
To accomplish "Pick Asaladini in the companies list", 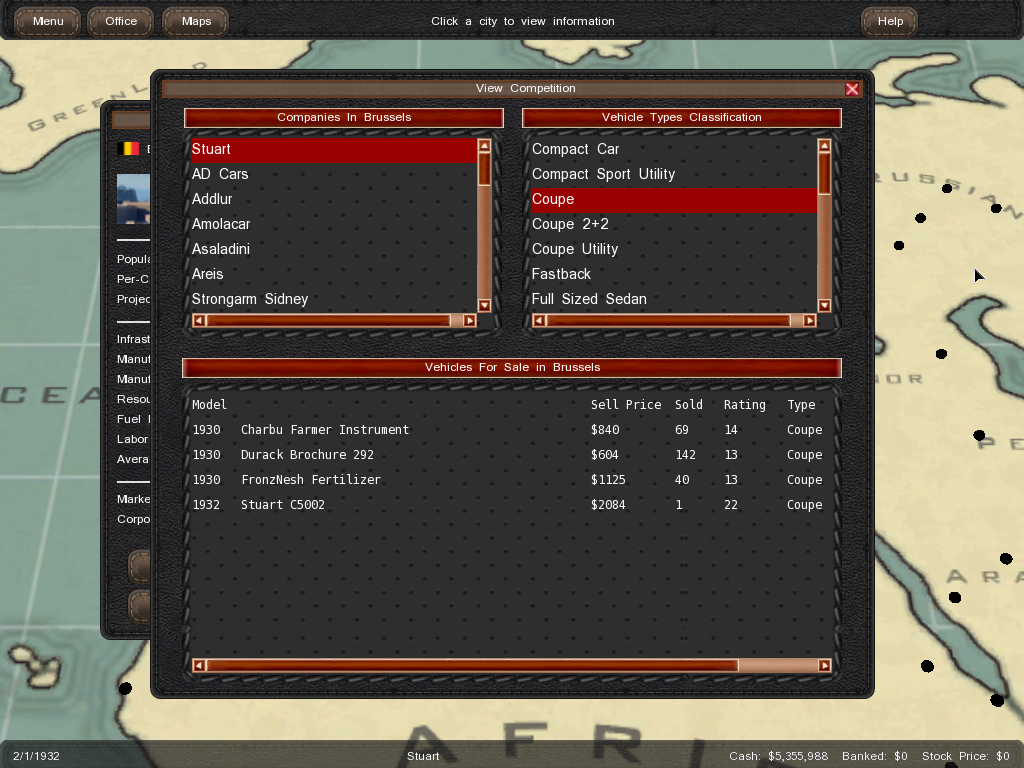I will (221, 249).
